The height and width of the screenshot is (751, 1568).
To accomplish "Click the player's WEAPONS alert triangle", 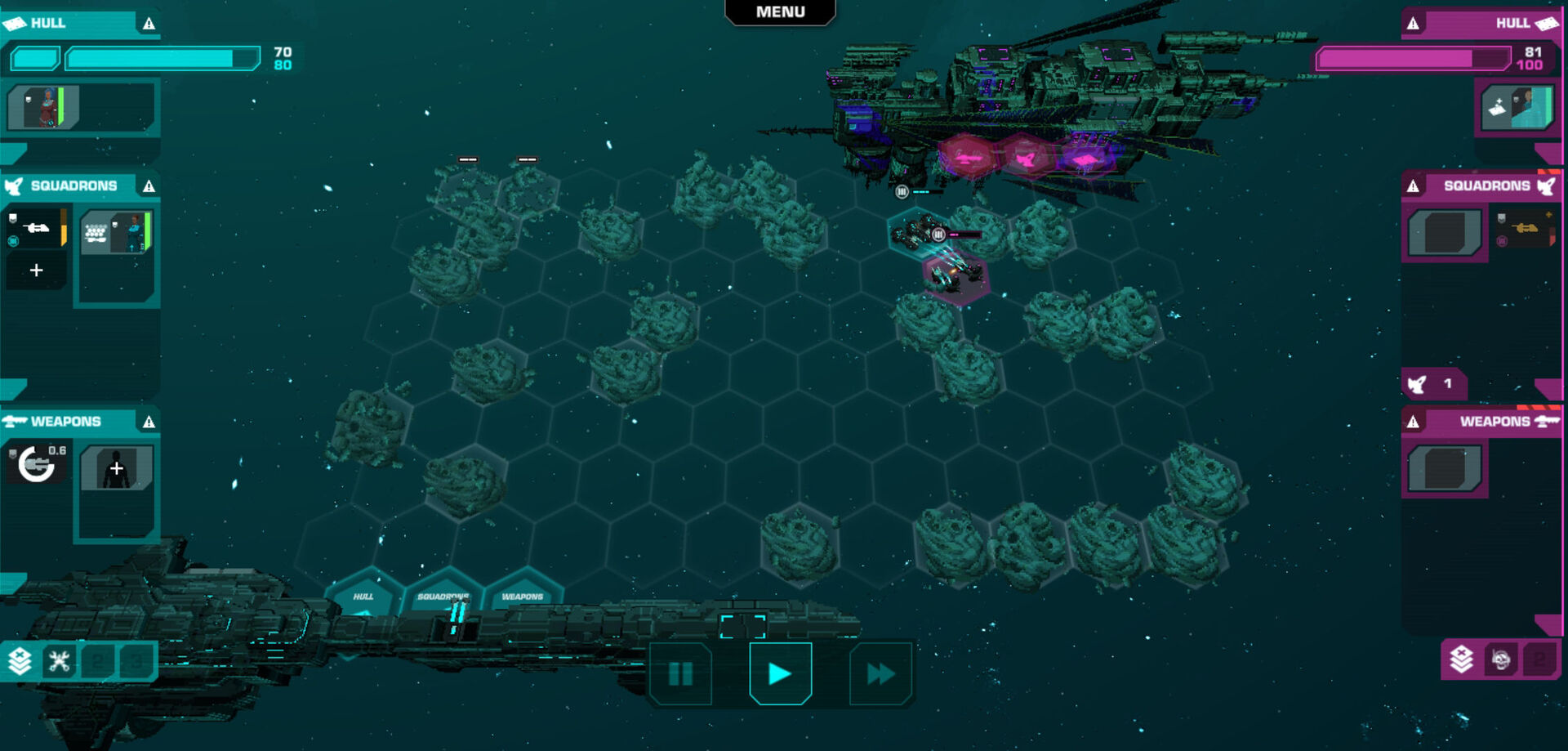I will (149, 422).
